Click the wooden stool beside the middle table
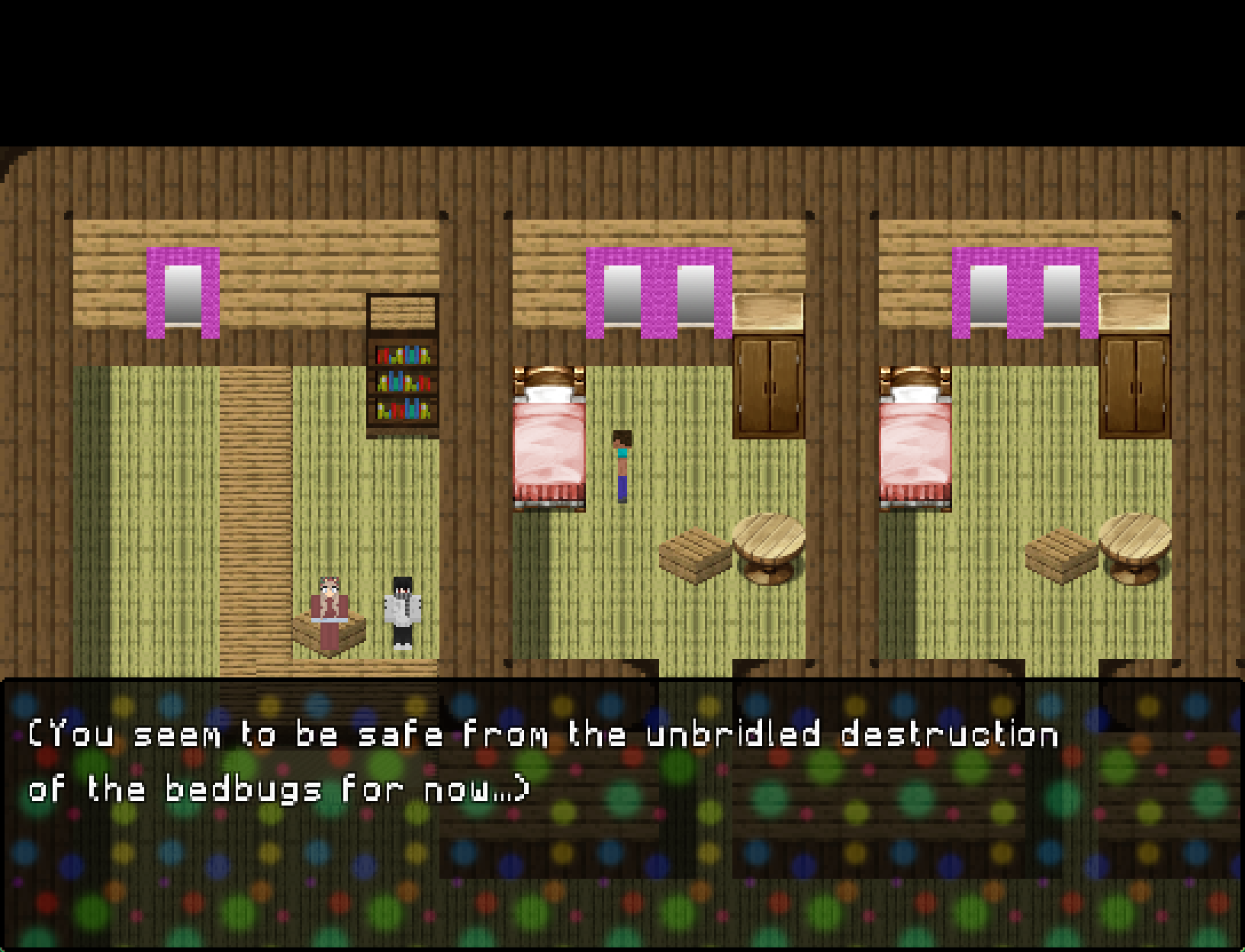Viewport: 1245px width, 952px height. click(693, 553)
